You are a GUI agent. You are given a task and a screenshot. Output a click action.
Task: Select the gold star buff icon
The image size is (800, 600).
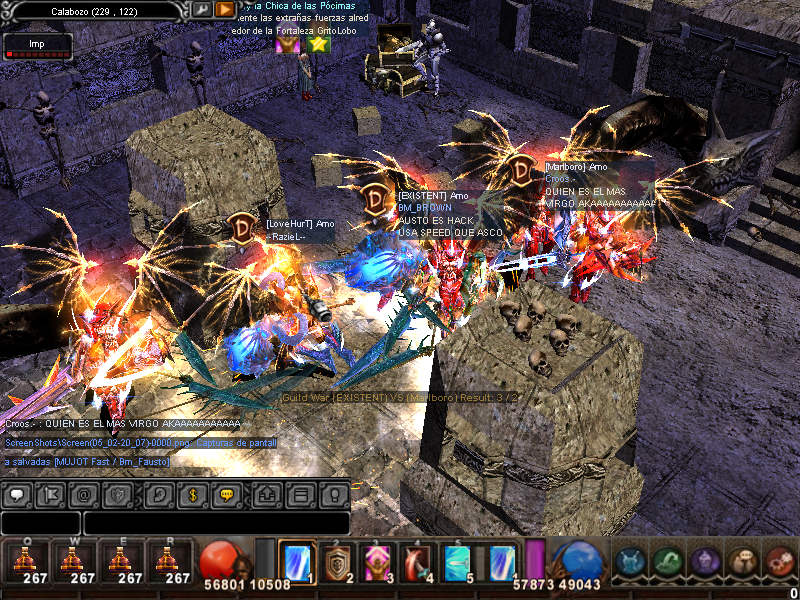[319, 44]
